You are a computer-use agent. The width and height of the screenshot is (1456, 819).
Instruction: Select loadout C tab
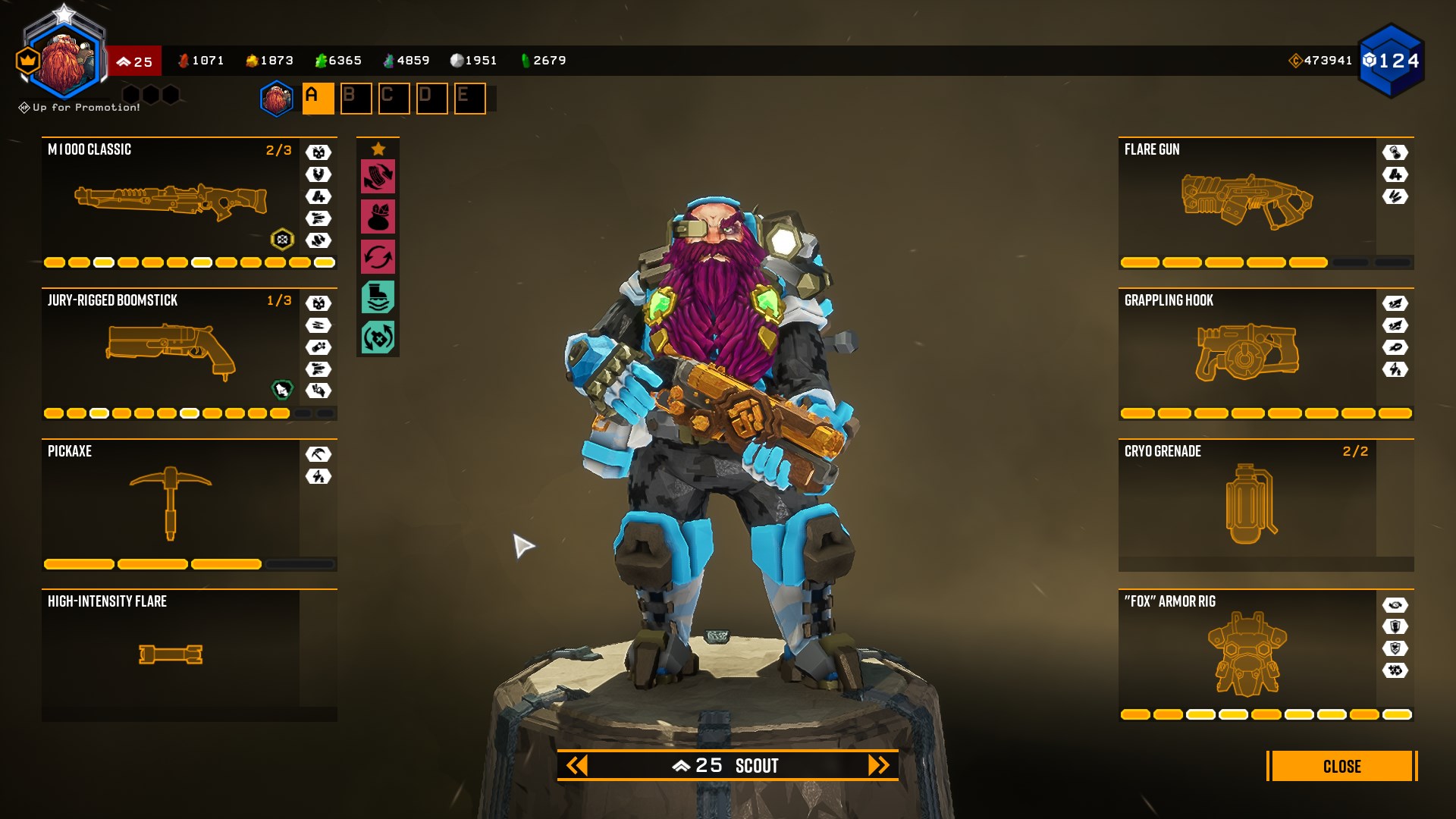tap(394, 99)
